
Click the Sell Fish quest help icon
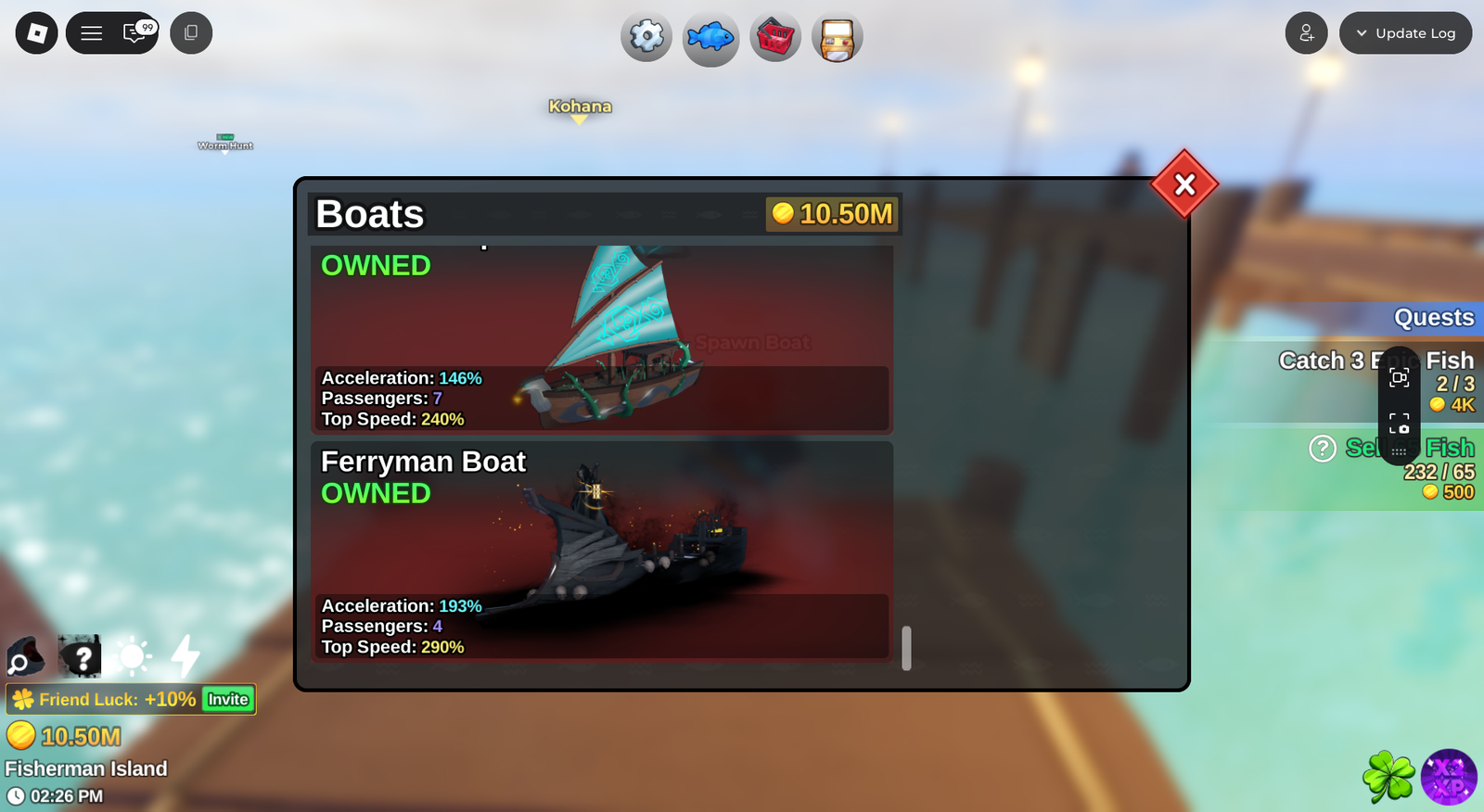[1322, 449]
